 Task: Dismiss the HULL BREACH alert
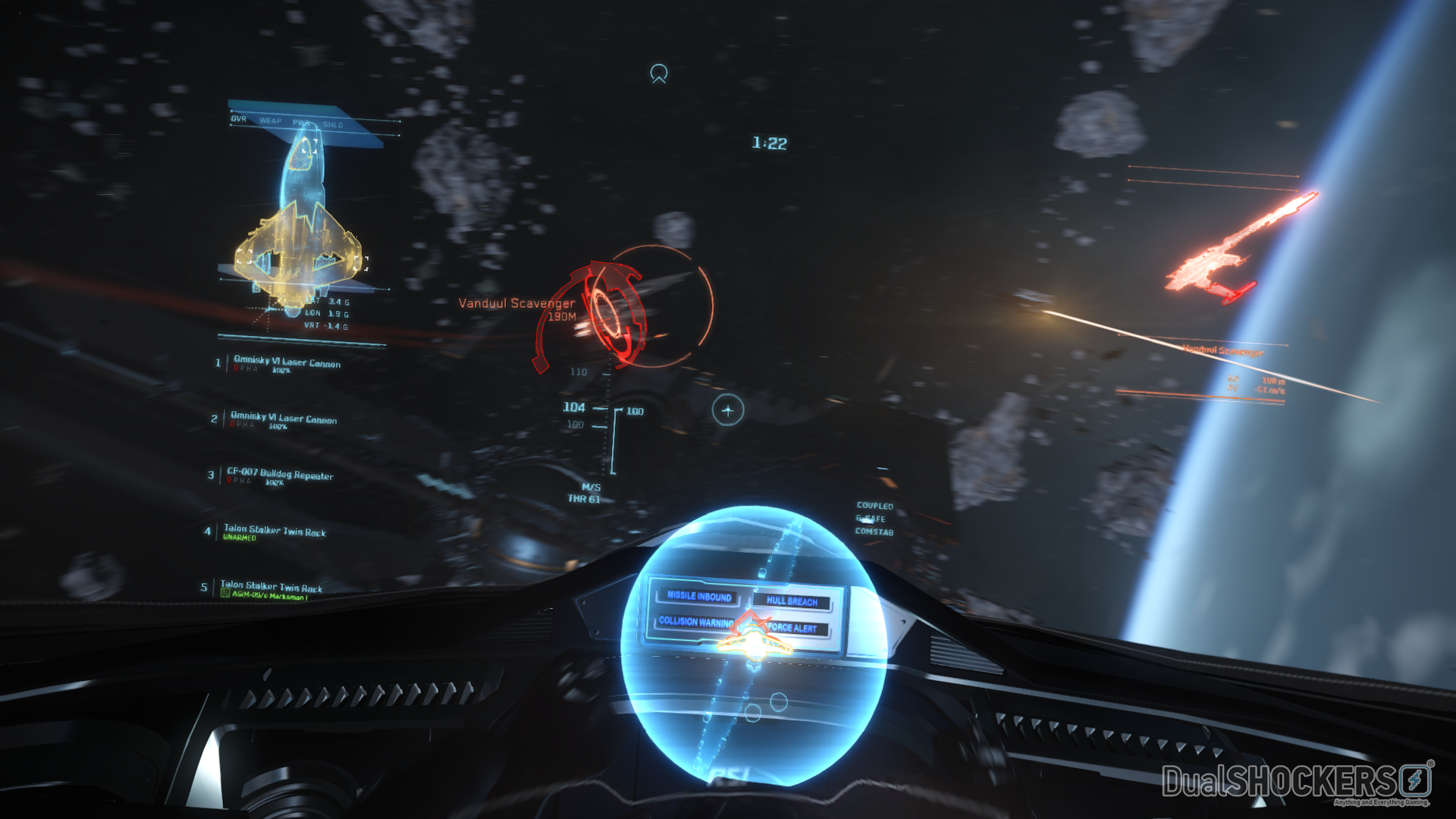792,603
